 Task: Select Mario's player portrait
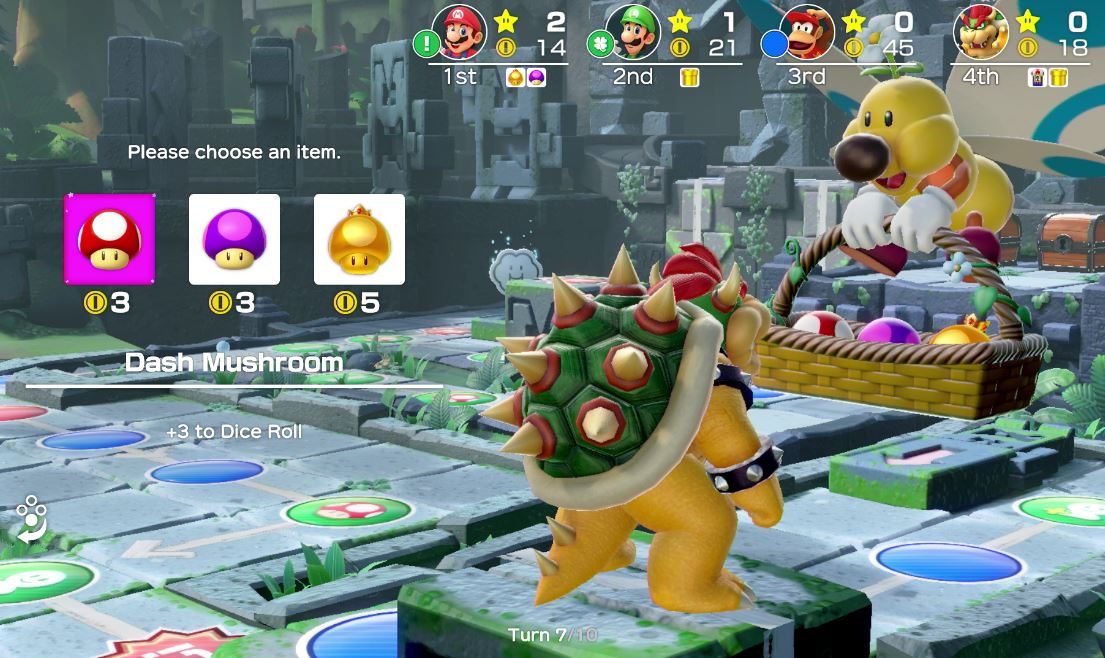tap(459, 33)
